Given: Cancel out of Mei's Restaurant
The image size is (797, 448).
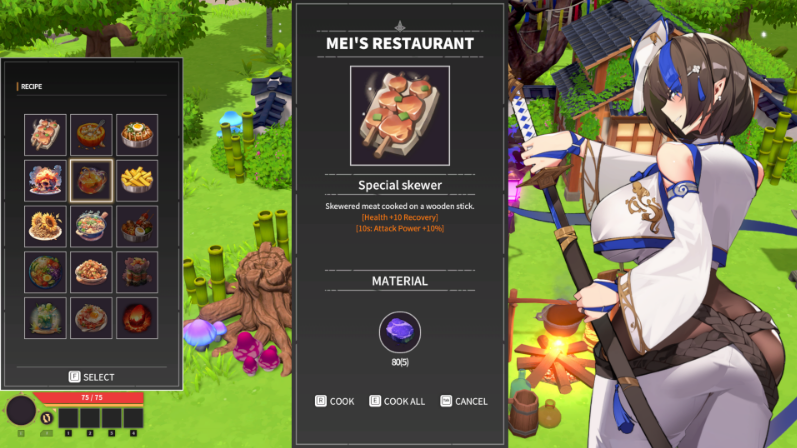Looking at the screenshot, I should tap(464, 401).
